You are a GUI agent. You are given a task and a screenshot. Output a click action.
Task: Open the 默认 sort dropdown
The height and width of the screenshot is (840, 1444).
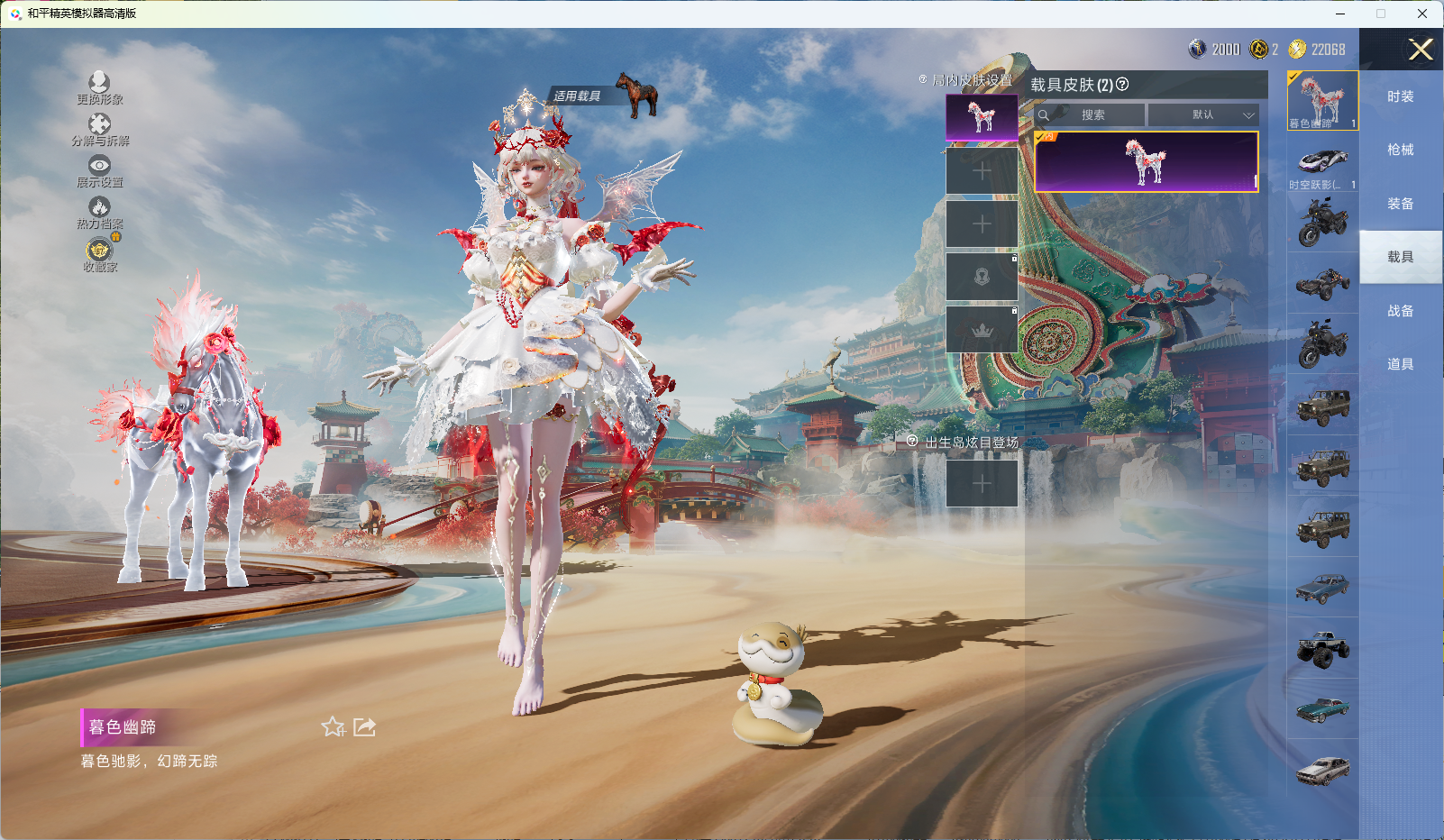1203,115
